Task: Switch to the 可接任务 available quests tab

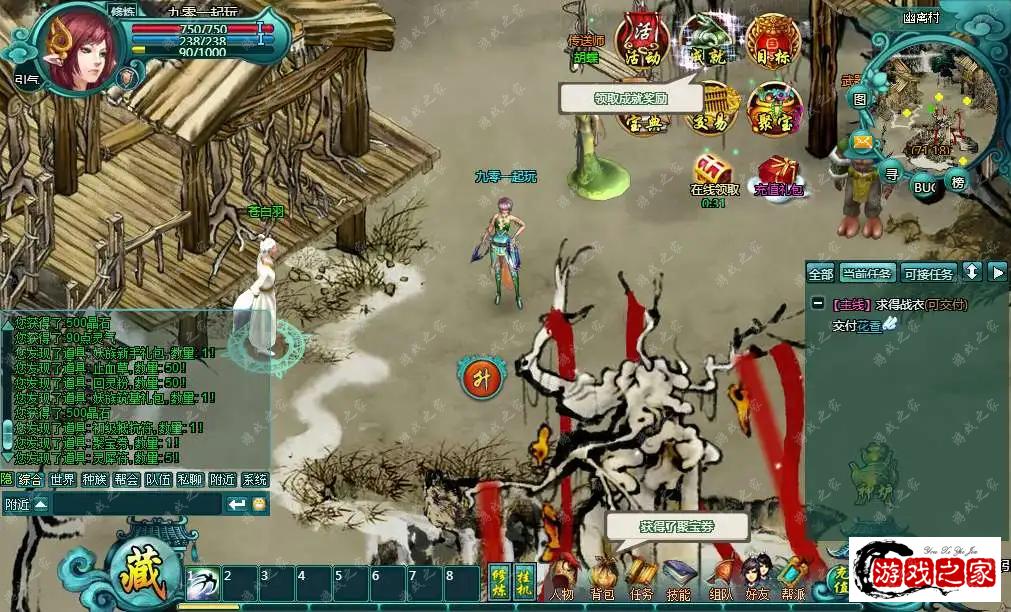Action: click(x=929, y=273)
